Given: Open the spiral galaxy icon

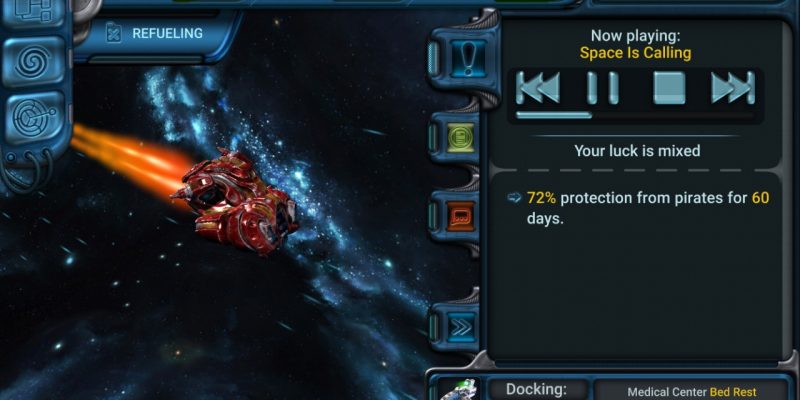Looking at the screenshot, I should [33, 61].
